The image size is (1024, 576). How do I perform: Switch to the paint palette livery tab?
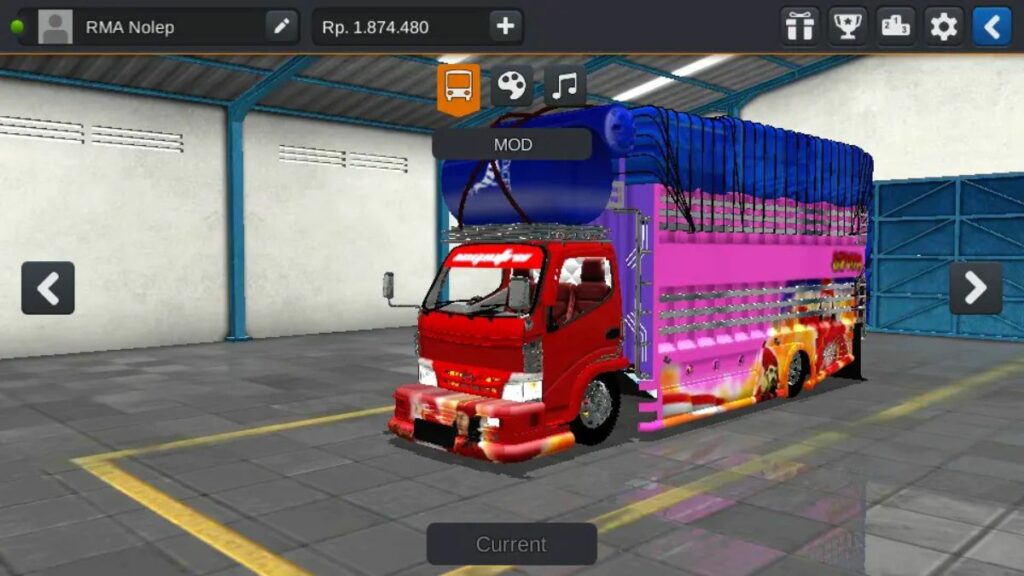click(511, 87)
